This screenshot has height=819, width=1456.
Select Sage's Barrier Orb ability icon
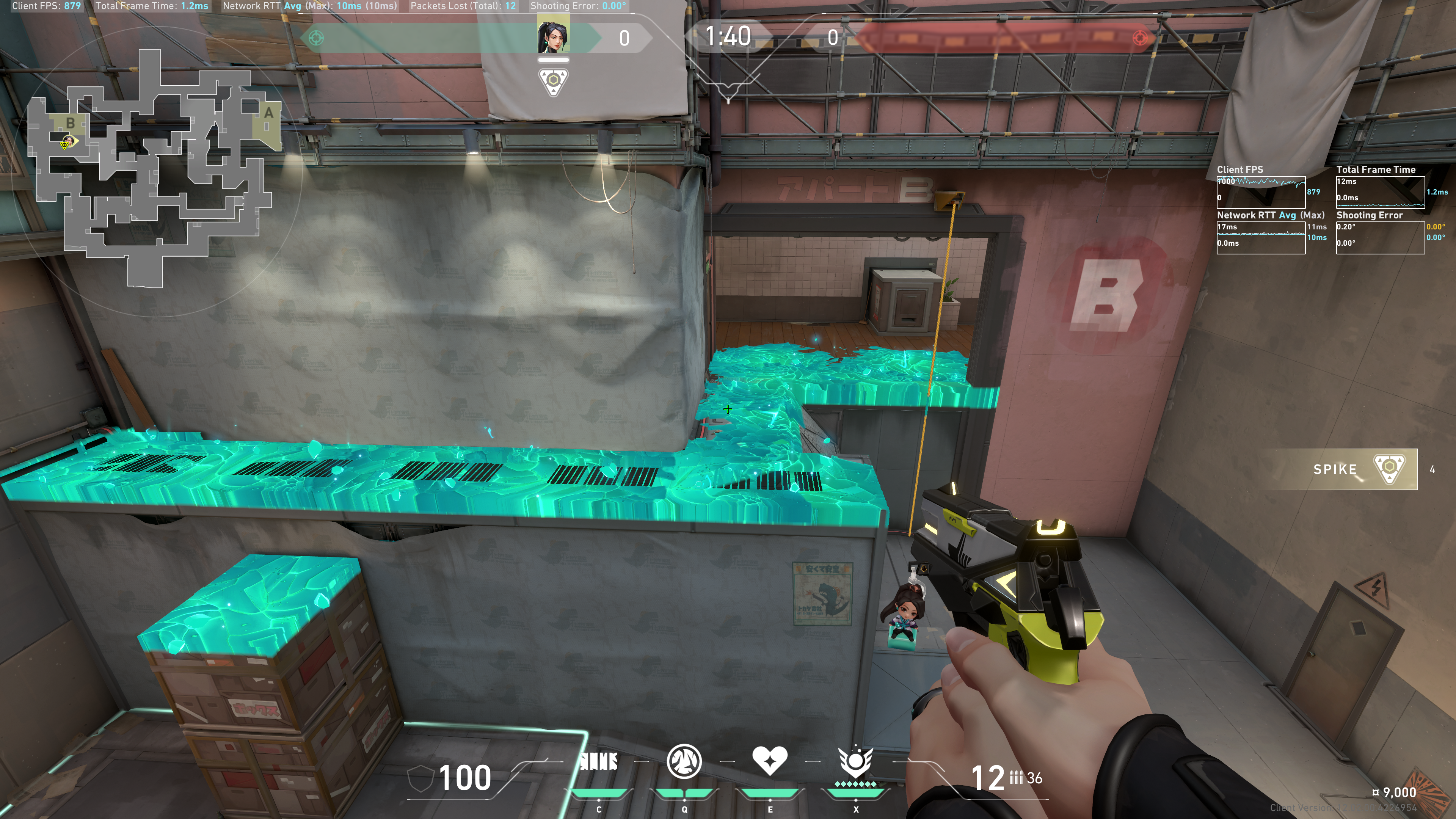pos(599,762)
